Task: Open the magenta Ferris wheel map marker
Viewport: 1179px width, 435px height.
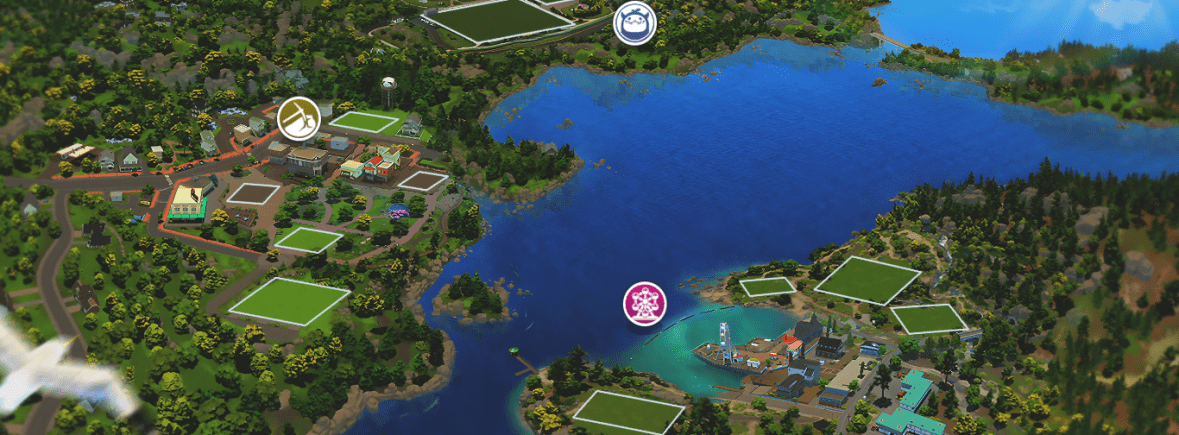Action: click(x=645, y=303)
